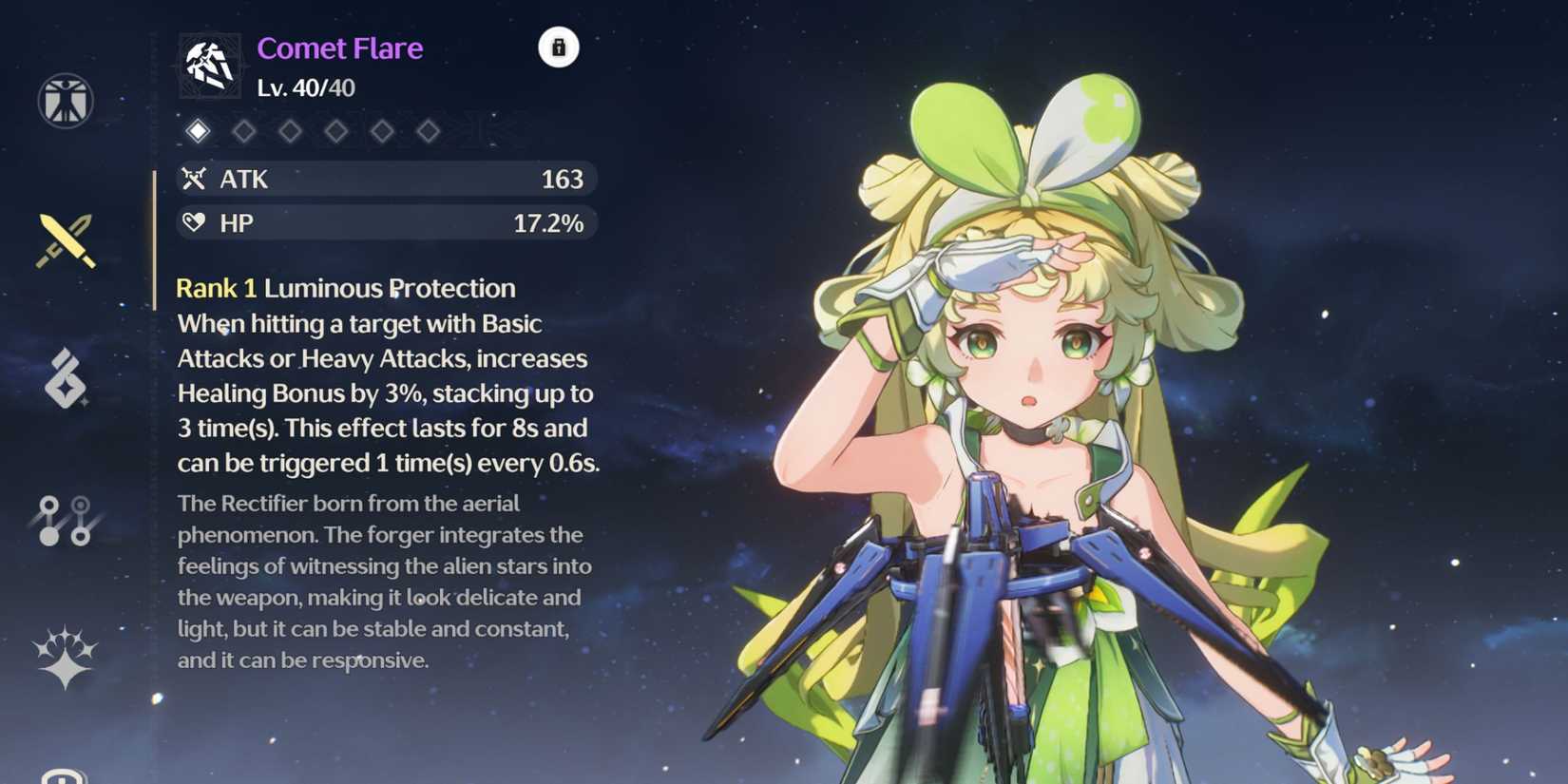1568x784 pixels.
Task: Click the last syntonize rank diamond
Action: pyautogui.click(x=430, y=131)
